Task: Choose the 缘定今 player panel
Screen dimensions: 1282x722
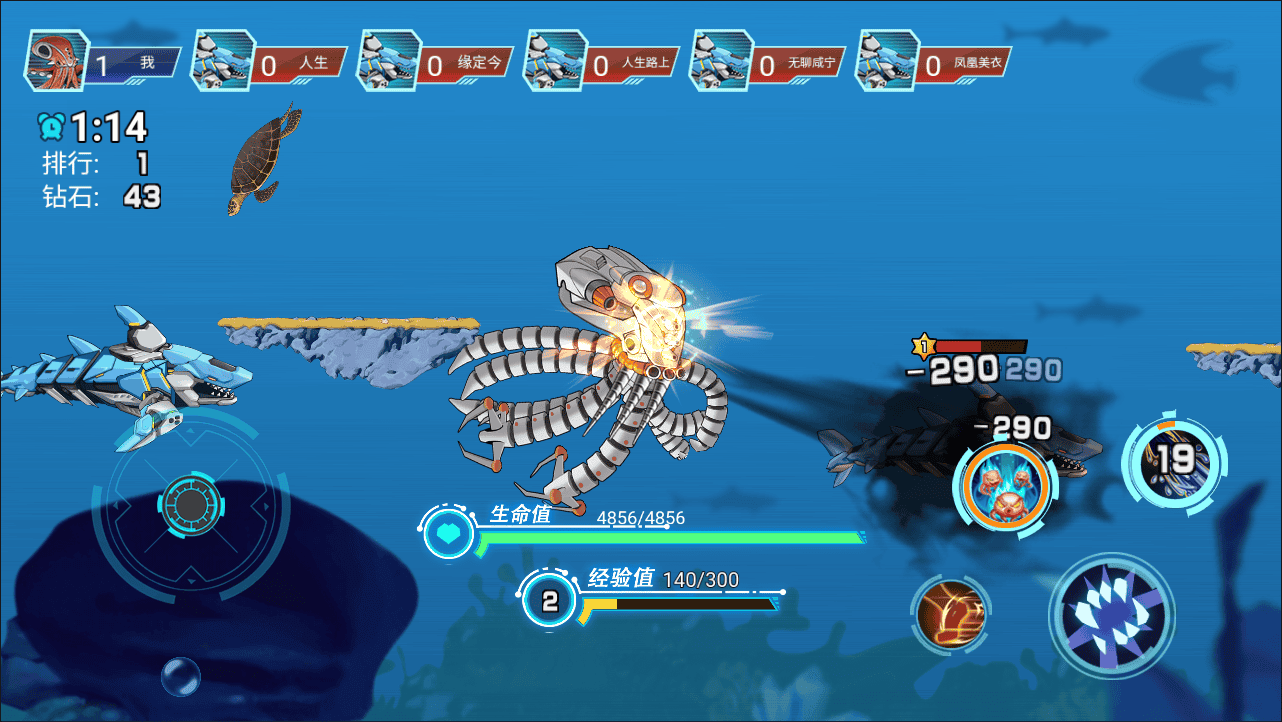Action: [436, 63]
